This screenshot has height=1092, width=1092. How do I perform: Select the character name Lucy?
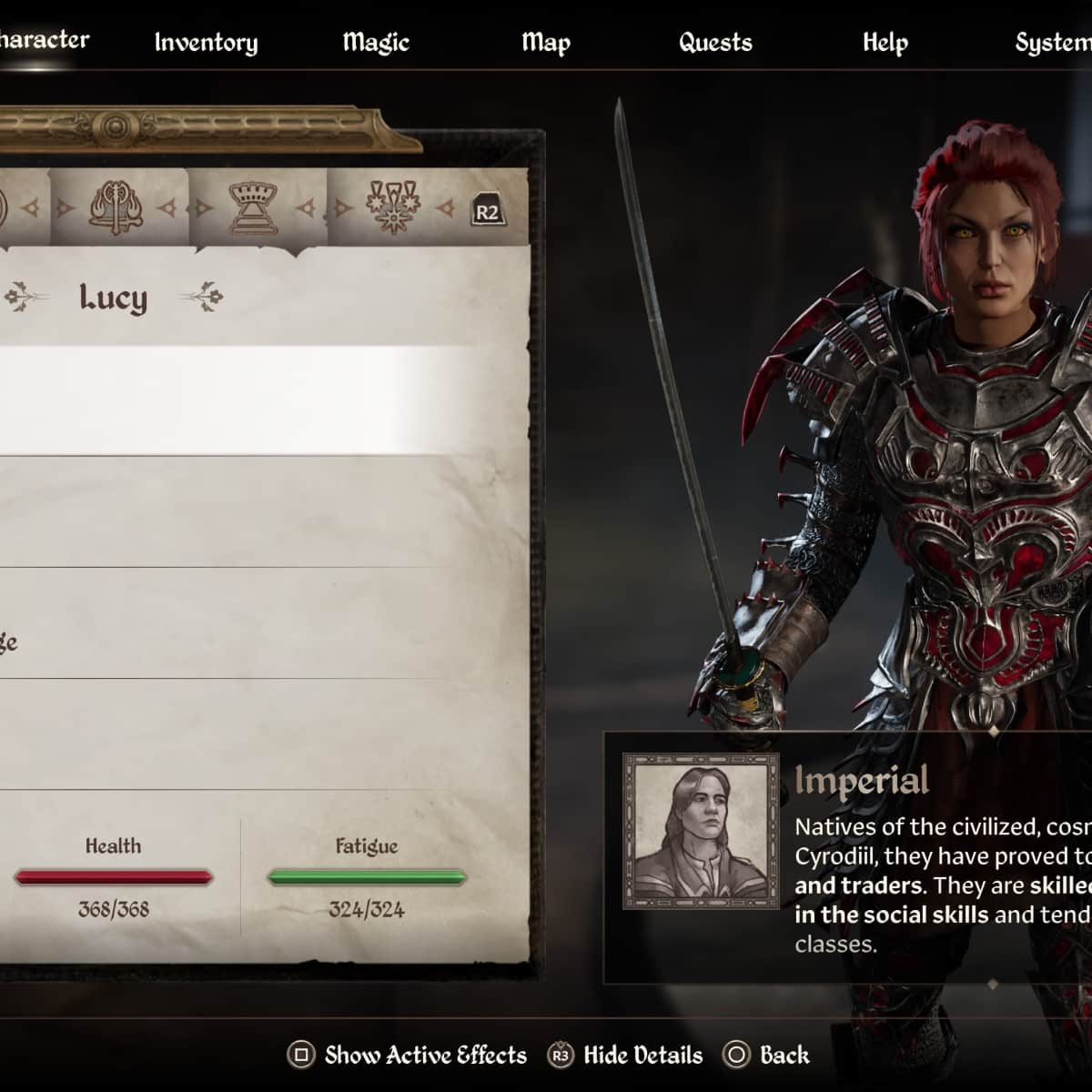point(113,298)
